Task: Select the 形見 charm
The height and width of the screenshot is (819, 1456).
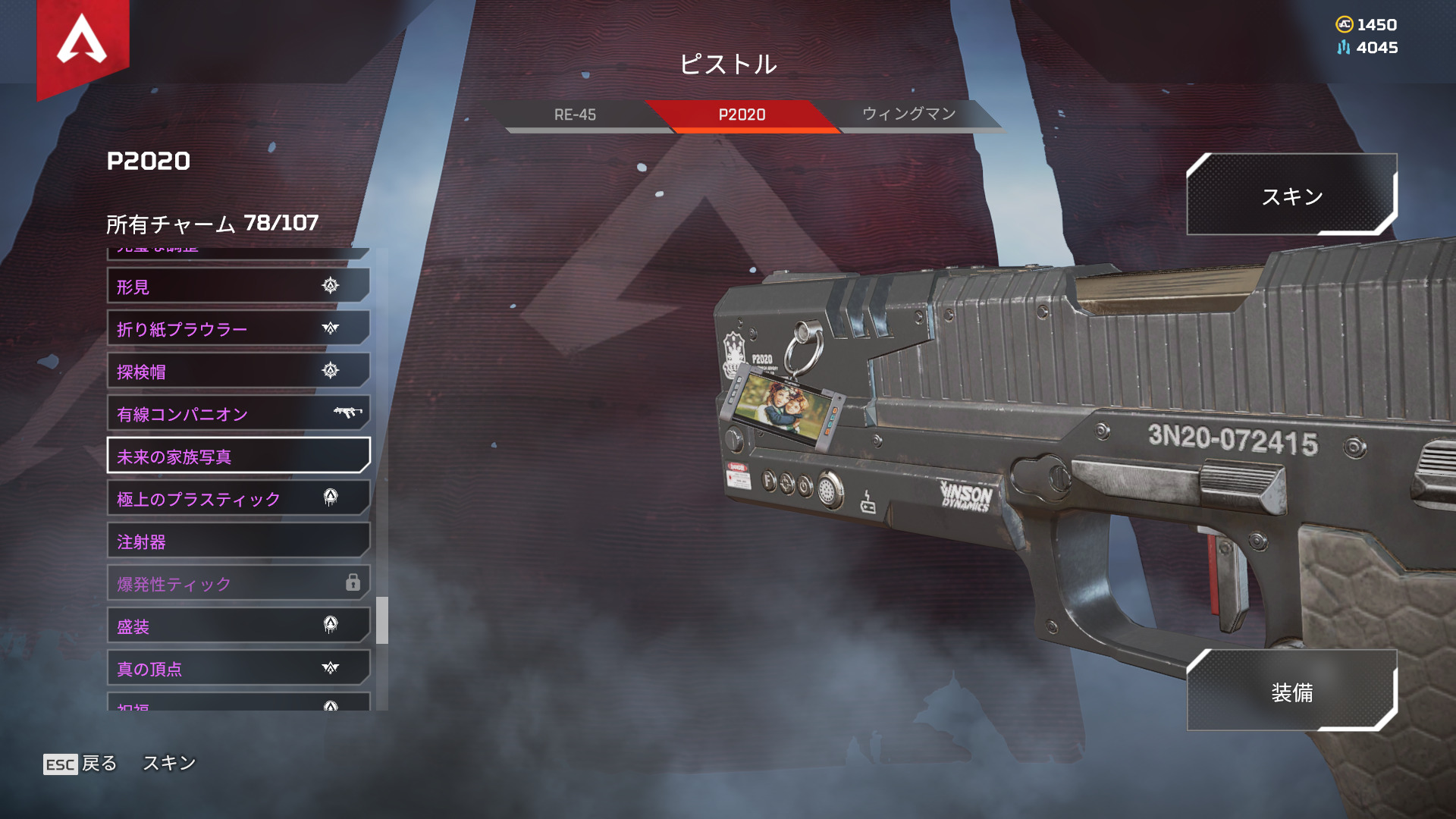Action: tap(238, 287)
